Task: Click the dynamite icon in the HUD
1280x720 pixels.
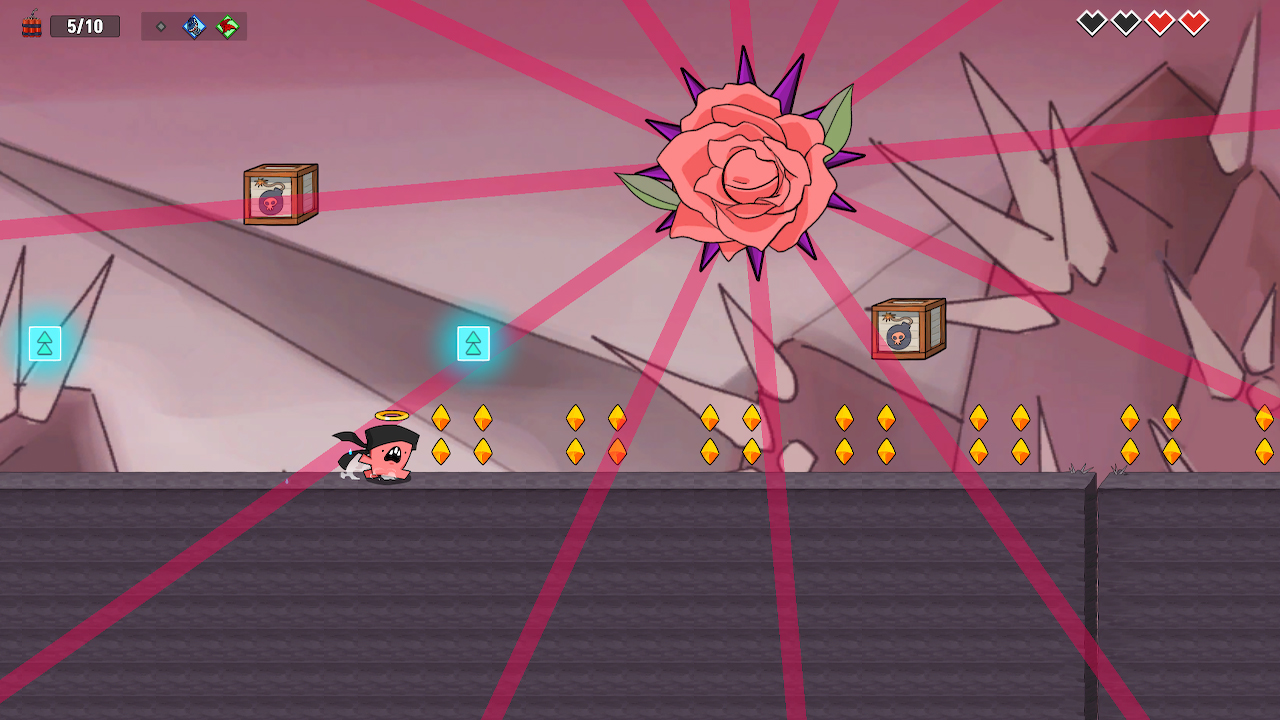Action: point(31,24)
